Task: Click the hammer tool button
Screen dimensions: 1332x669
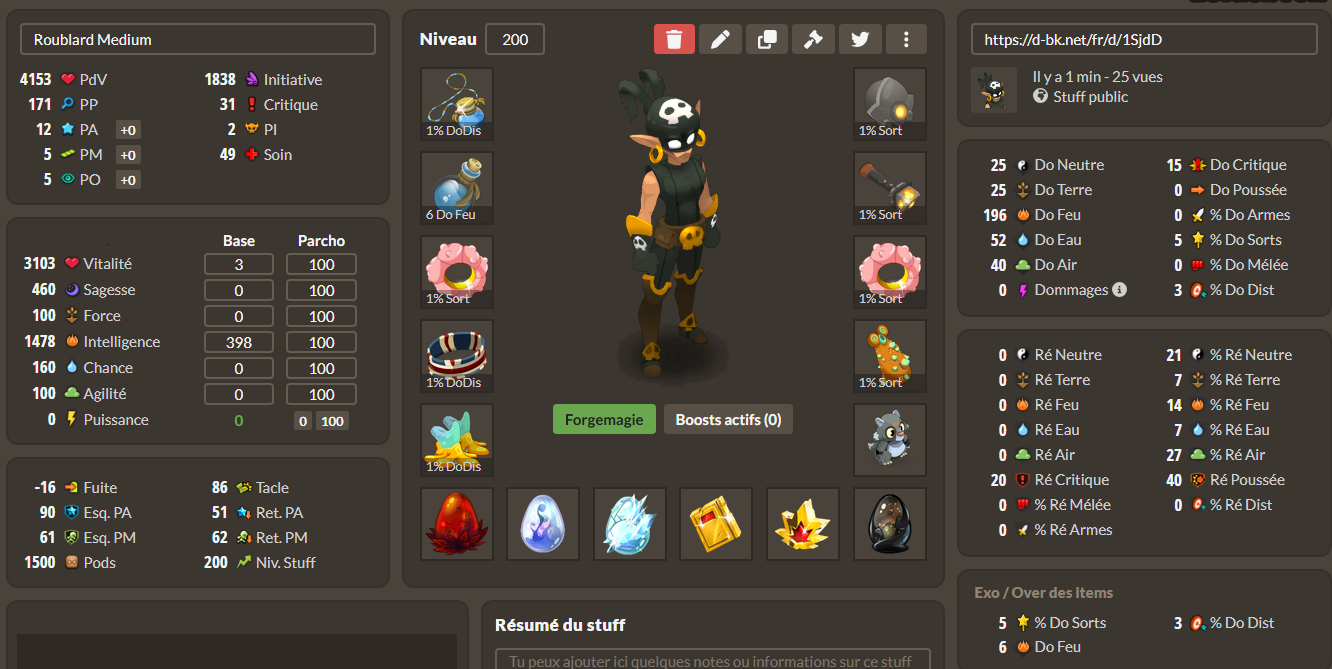Action: (x=813, y=39)
